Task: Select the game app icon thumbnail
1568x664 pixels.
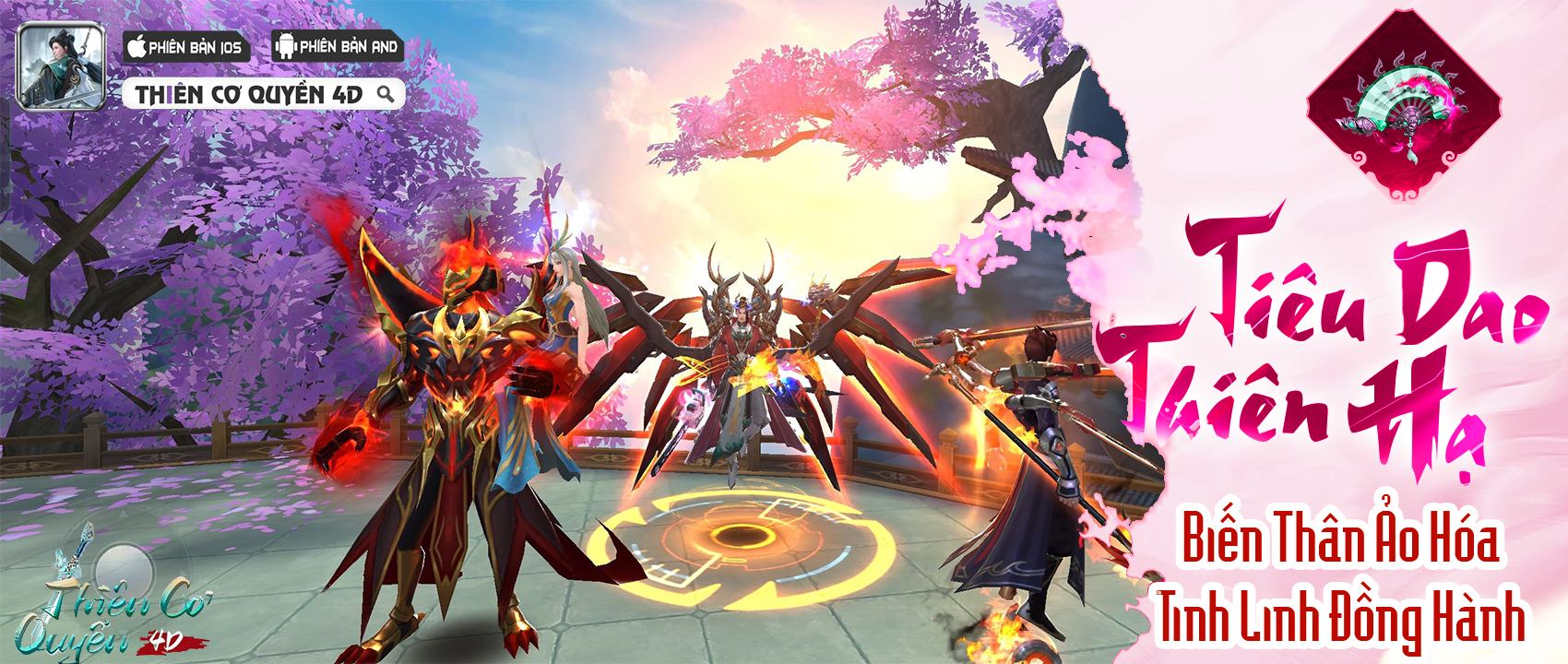Action: pyautogui.click(x=62, y=66)
